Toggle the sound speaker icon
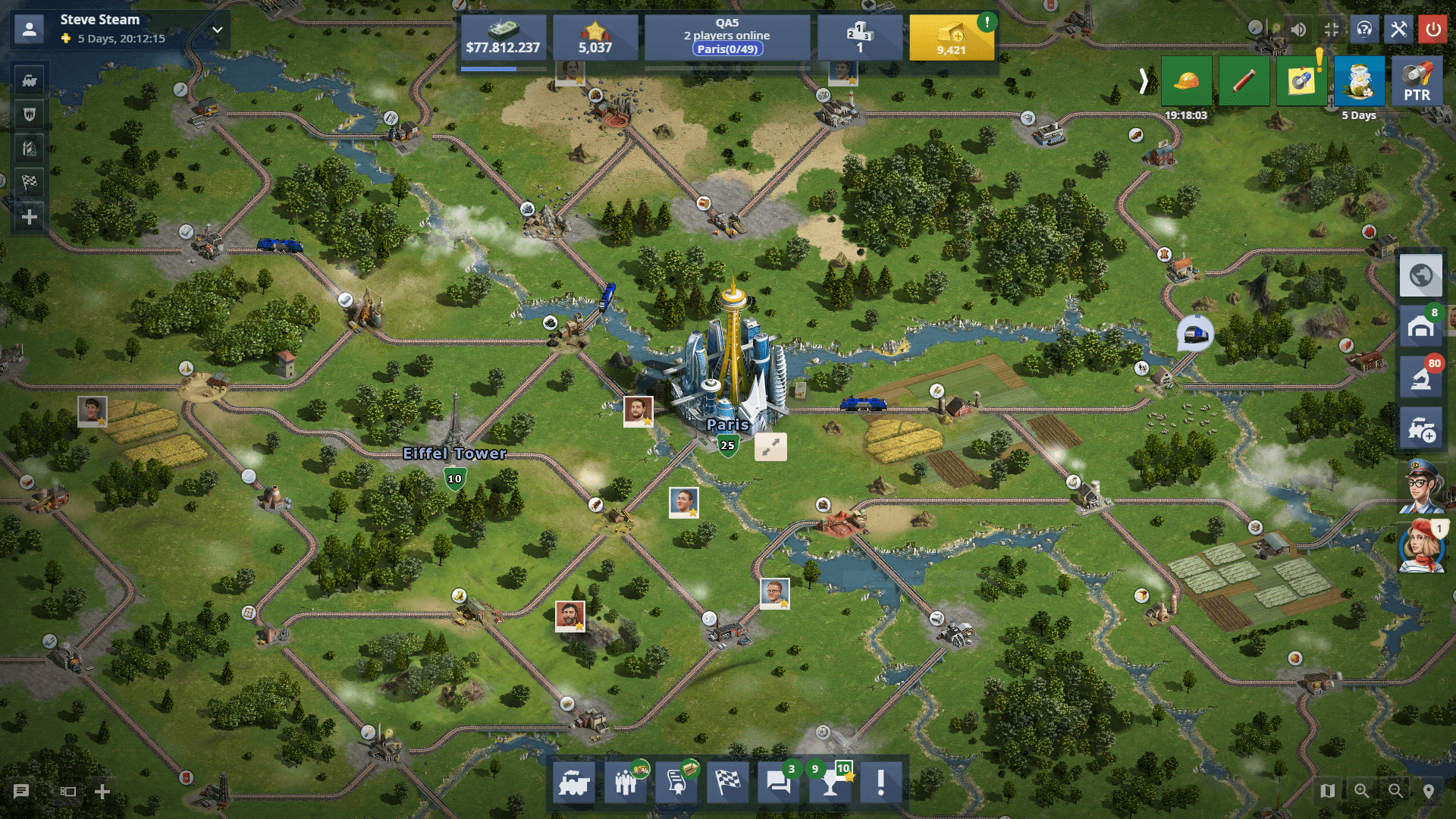Image resolution: width=1456 pixels, height=819 pixels. [1298, 30]
